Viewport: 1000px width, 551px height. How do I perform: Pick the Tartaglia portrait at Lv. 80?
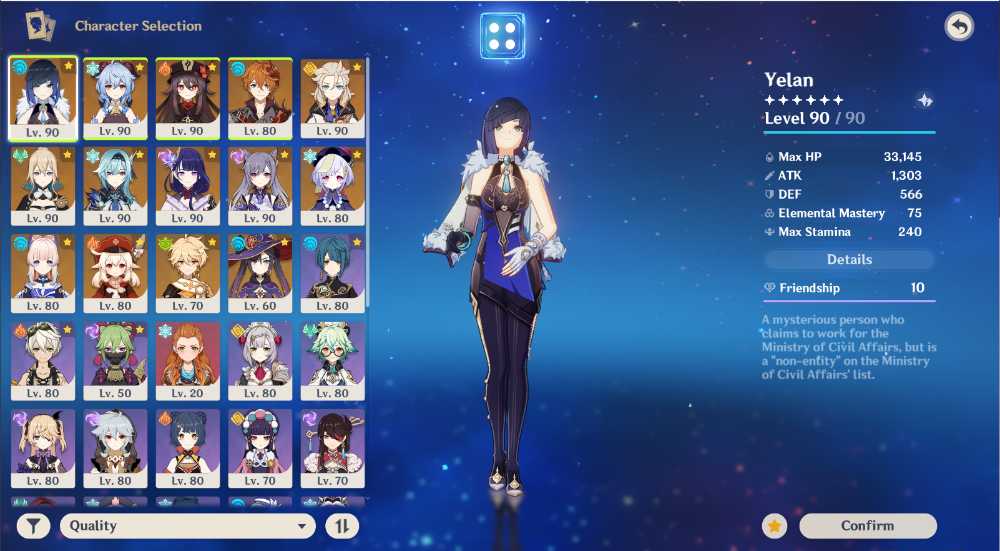(x=260, y=97)
